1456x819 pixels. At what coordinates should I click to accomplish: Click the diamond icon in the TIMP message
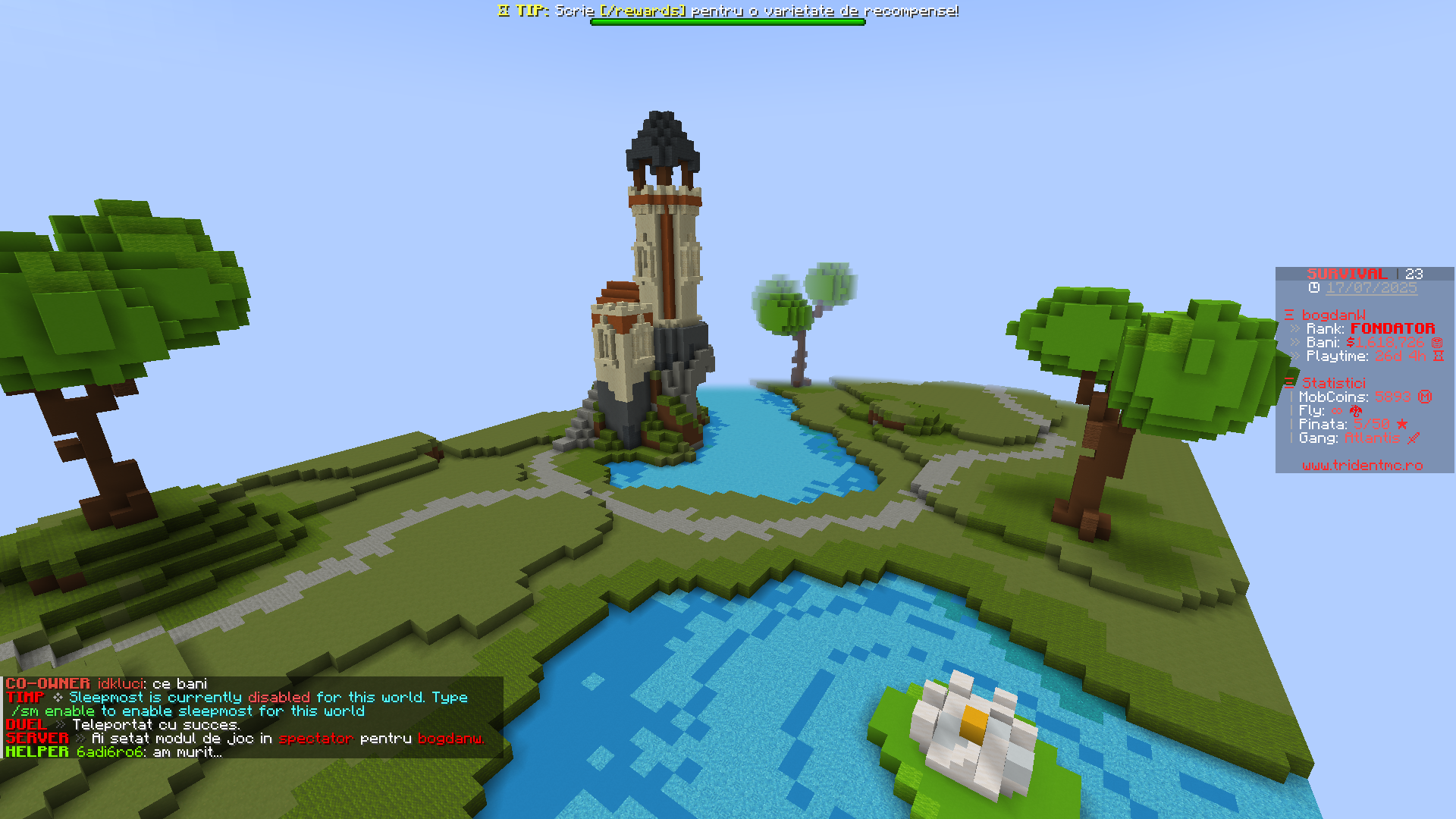(x=59, y=697)
